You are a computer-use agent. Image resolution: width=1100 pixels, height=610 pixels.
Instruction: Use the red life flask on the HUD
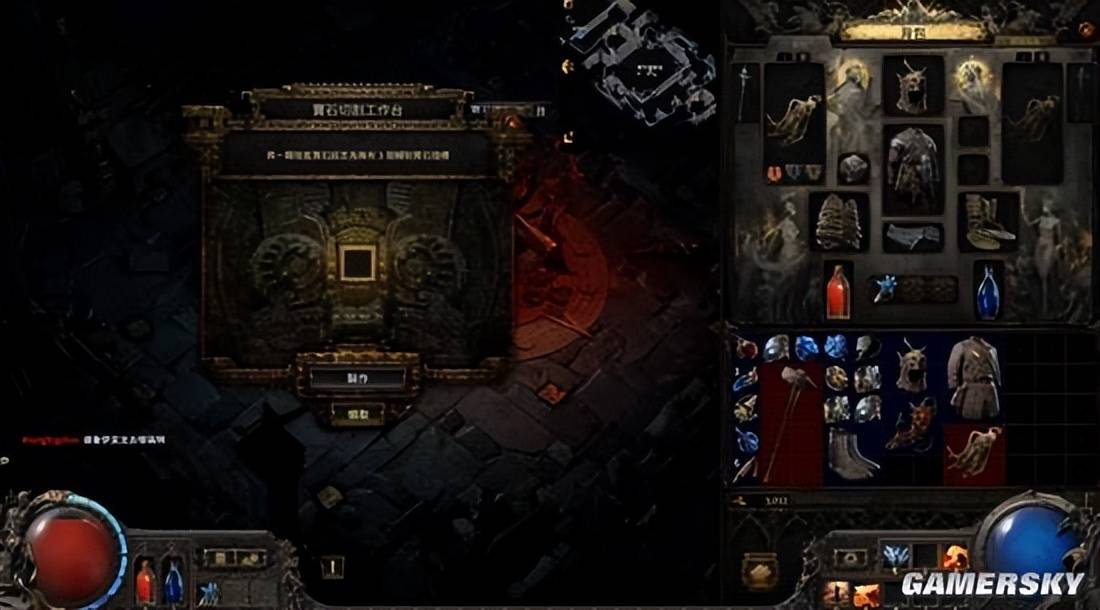coord(146,582)
